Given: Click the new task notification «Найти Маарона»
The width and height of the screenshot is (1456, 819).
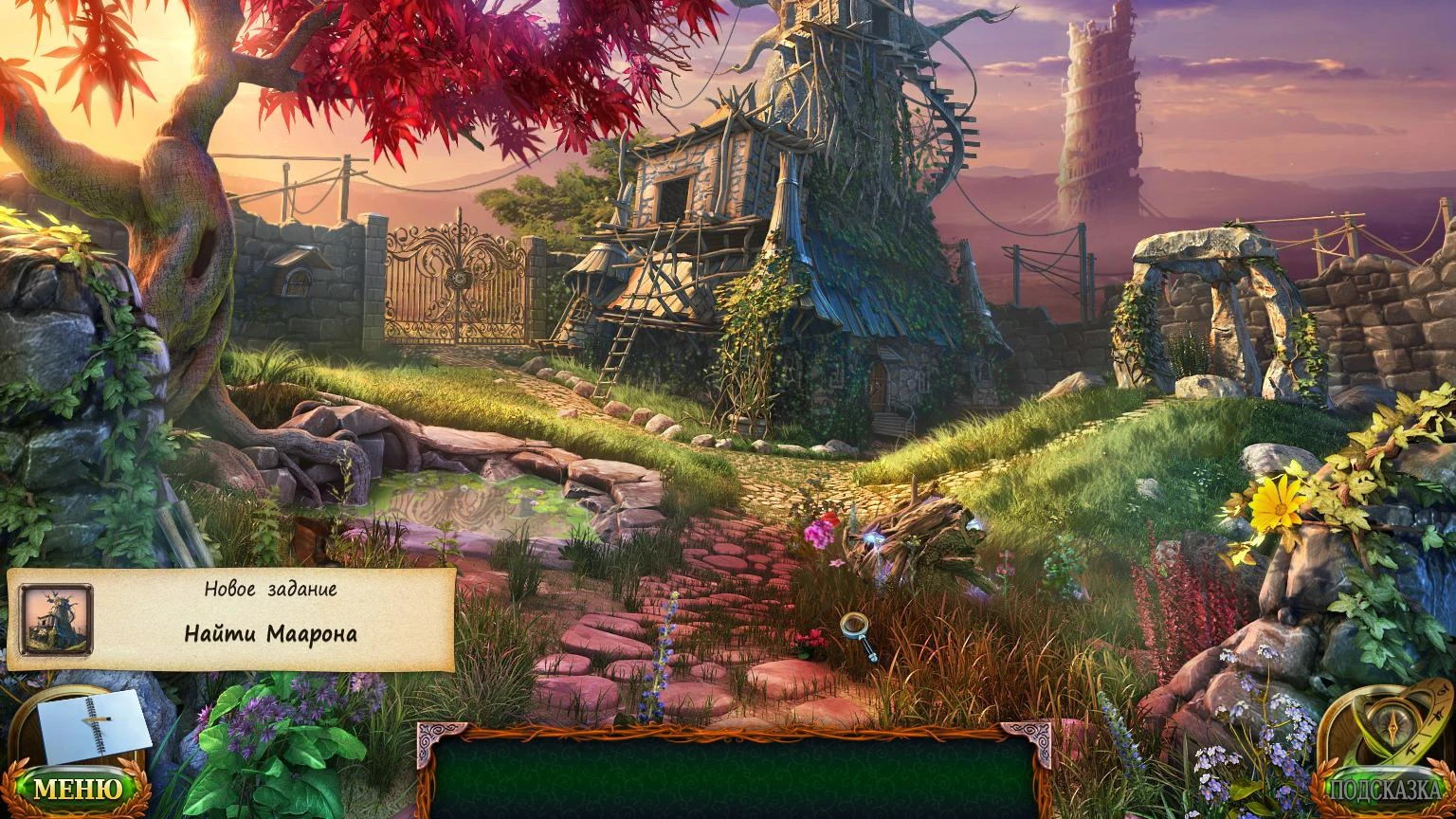Looking at the screenshot, I should 270,633.
